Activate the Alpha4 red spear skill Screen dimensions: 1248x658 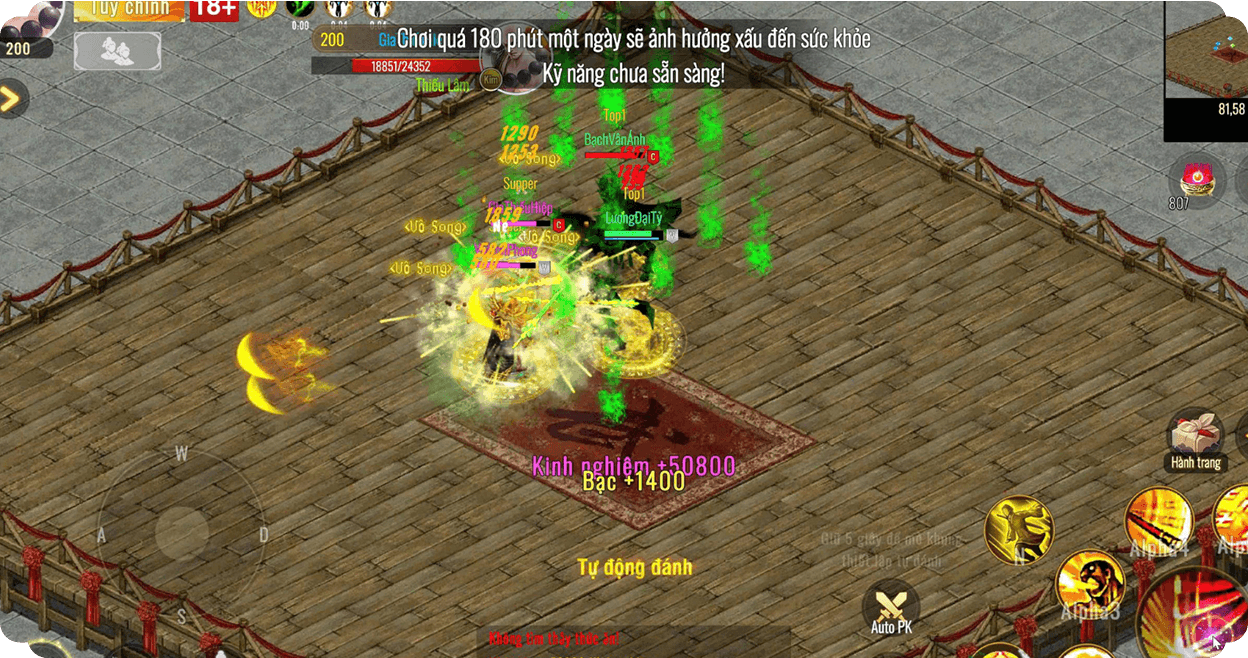click(x=1158, y=521)
